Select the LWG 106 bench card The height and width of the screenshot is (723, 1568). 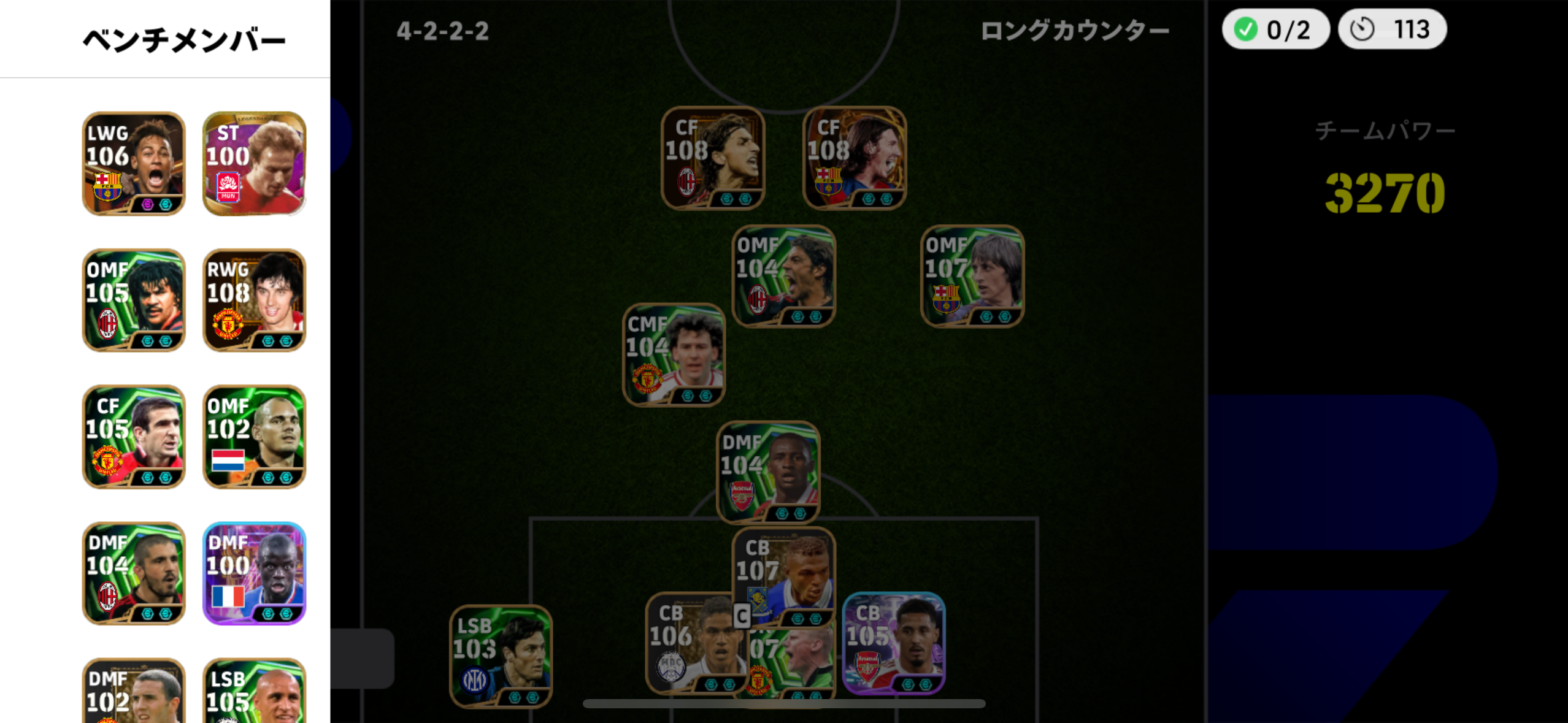click(x=134, y=163)
